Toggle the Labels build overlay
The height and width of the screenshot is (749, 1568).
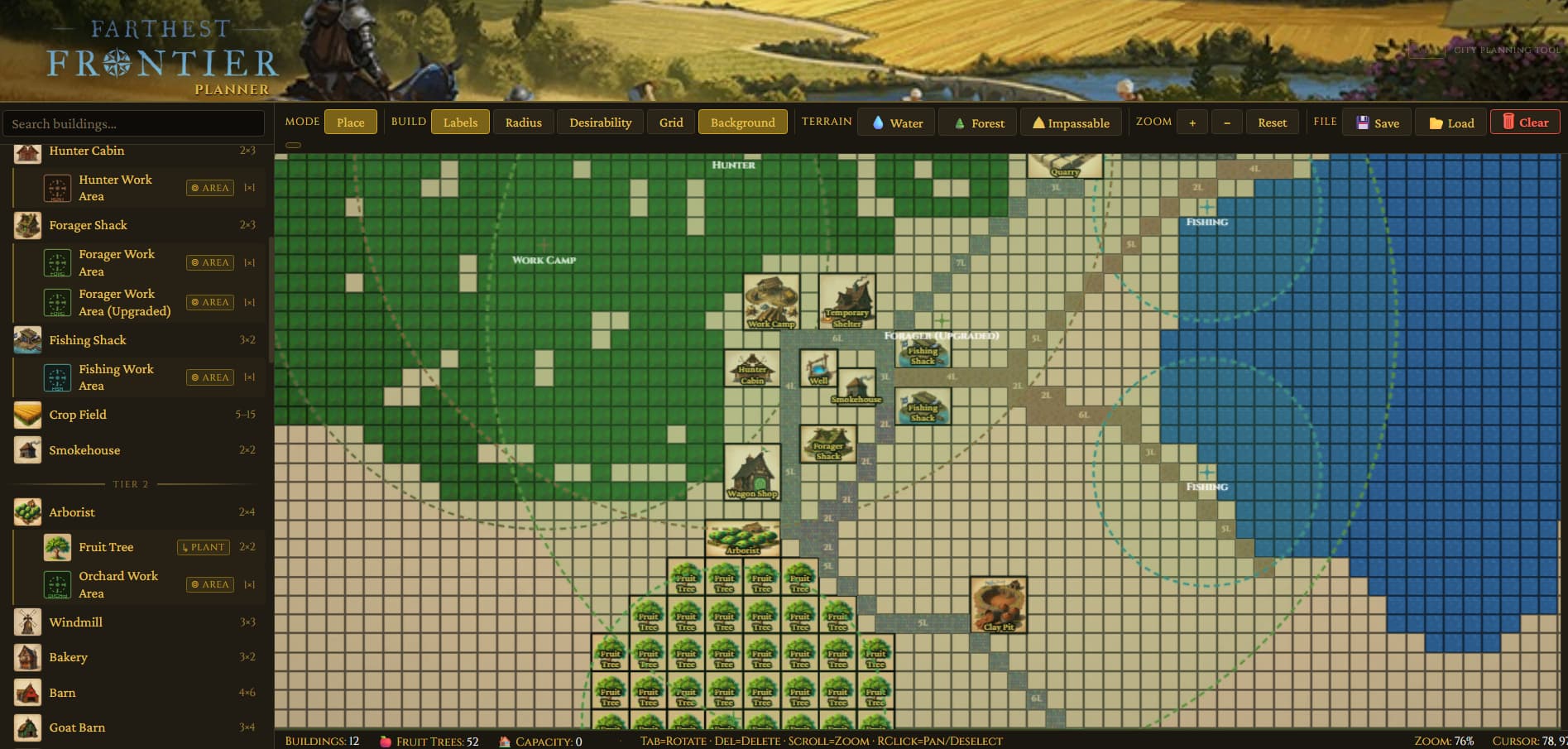(460, 122)
